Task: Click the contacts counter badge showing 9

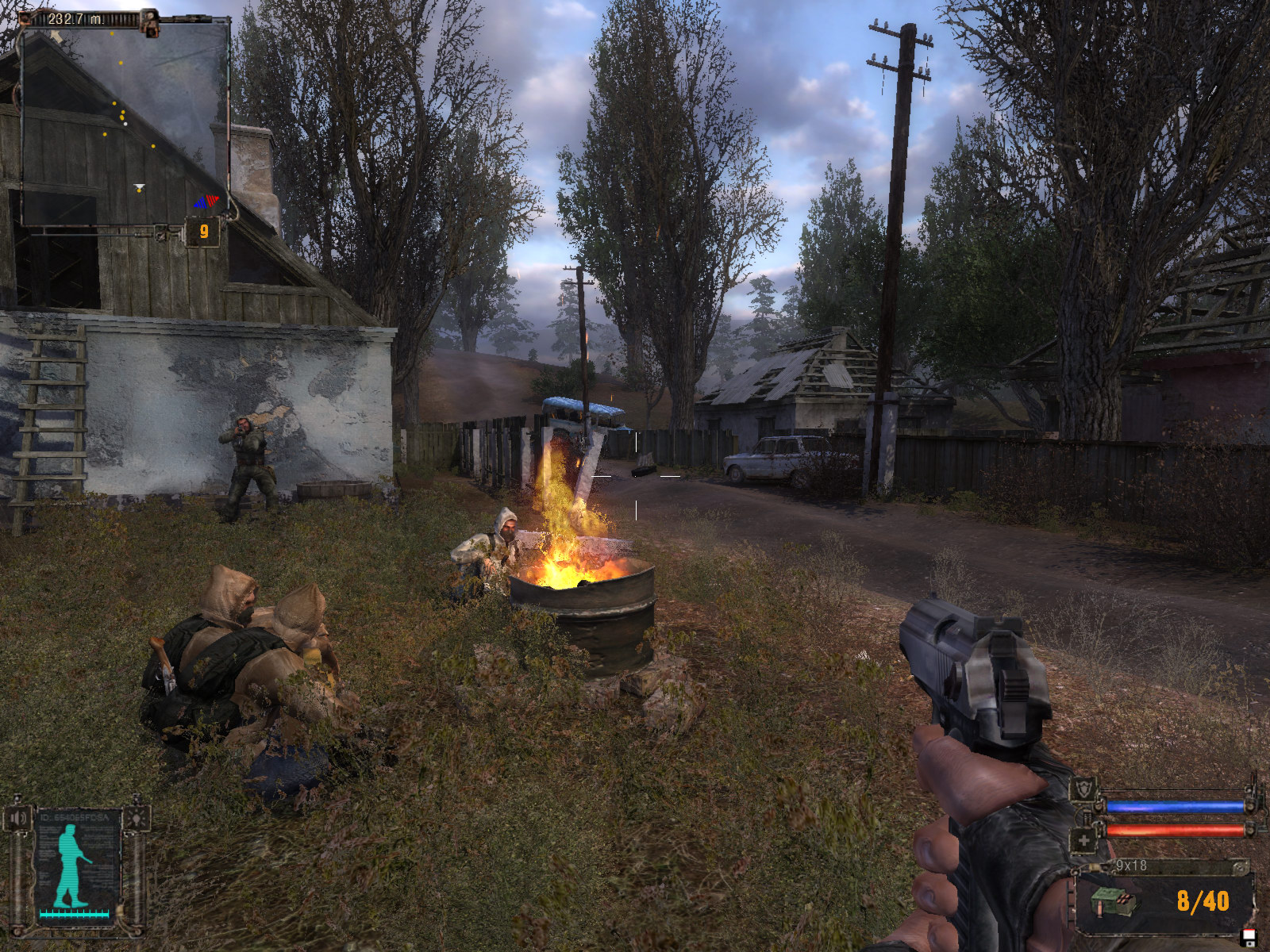Action: pyautogui.click(x=204, y=231)
